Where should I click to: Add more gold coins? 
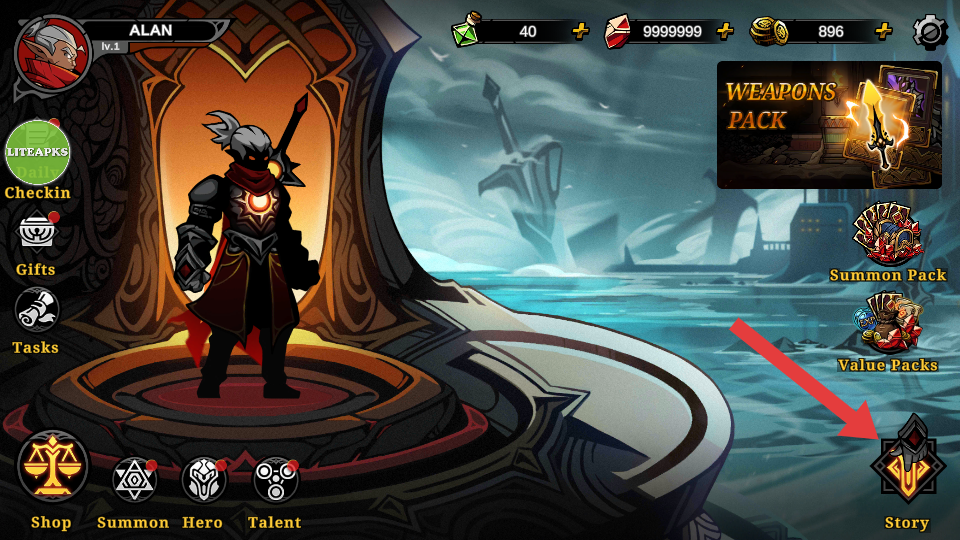tap(883, 31)
